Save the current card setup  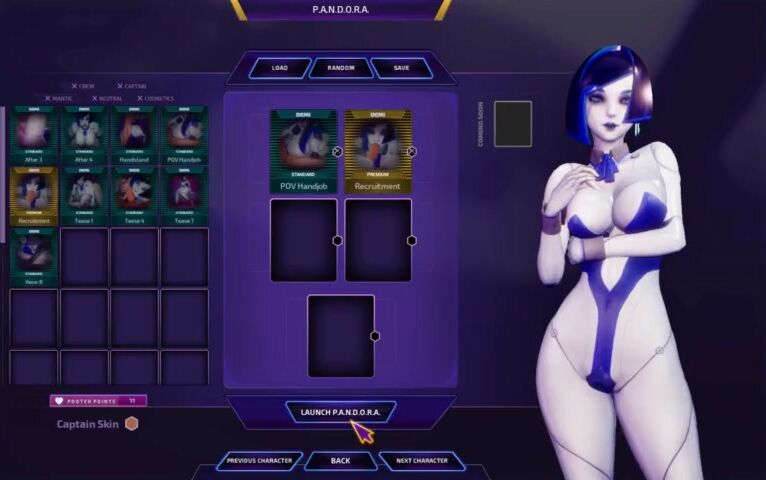click(401, 68)
